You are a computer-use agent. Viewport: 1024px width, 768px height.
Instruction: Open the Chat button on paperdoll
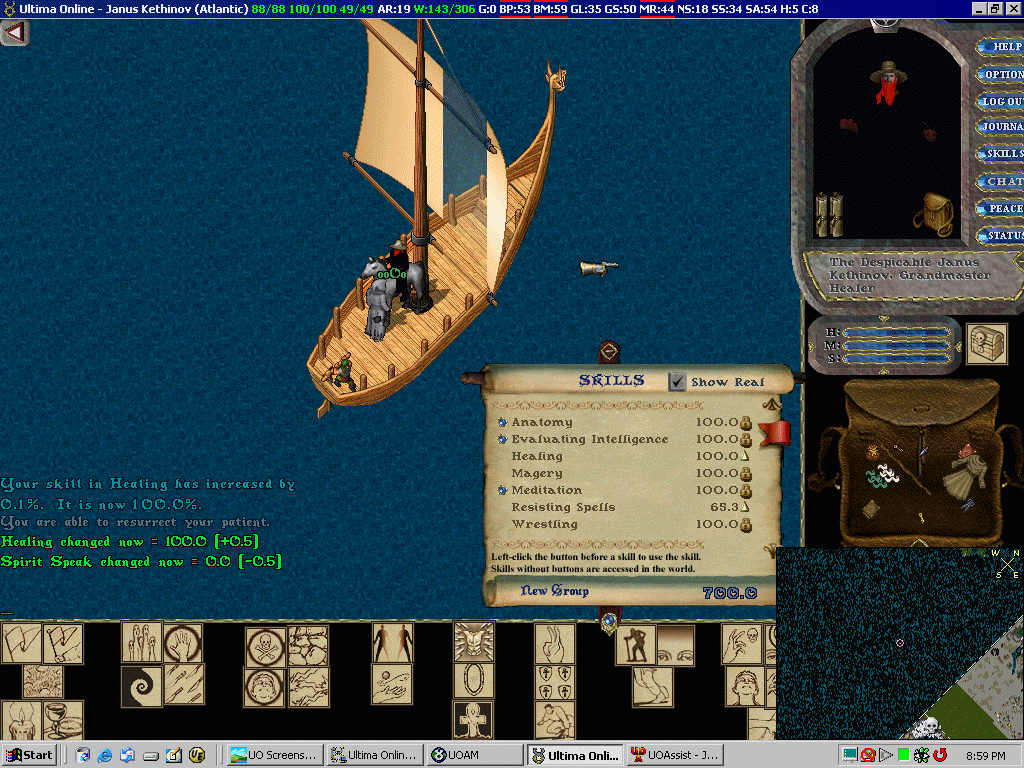[1002, 182]
